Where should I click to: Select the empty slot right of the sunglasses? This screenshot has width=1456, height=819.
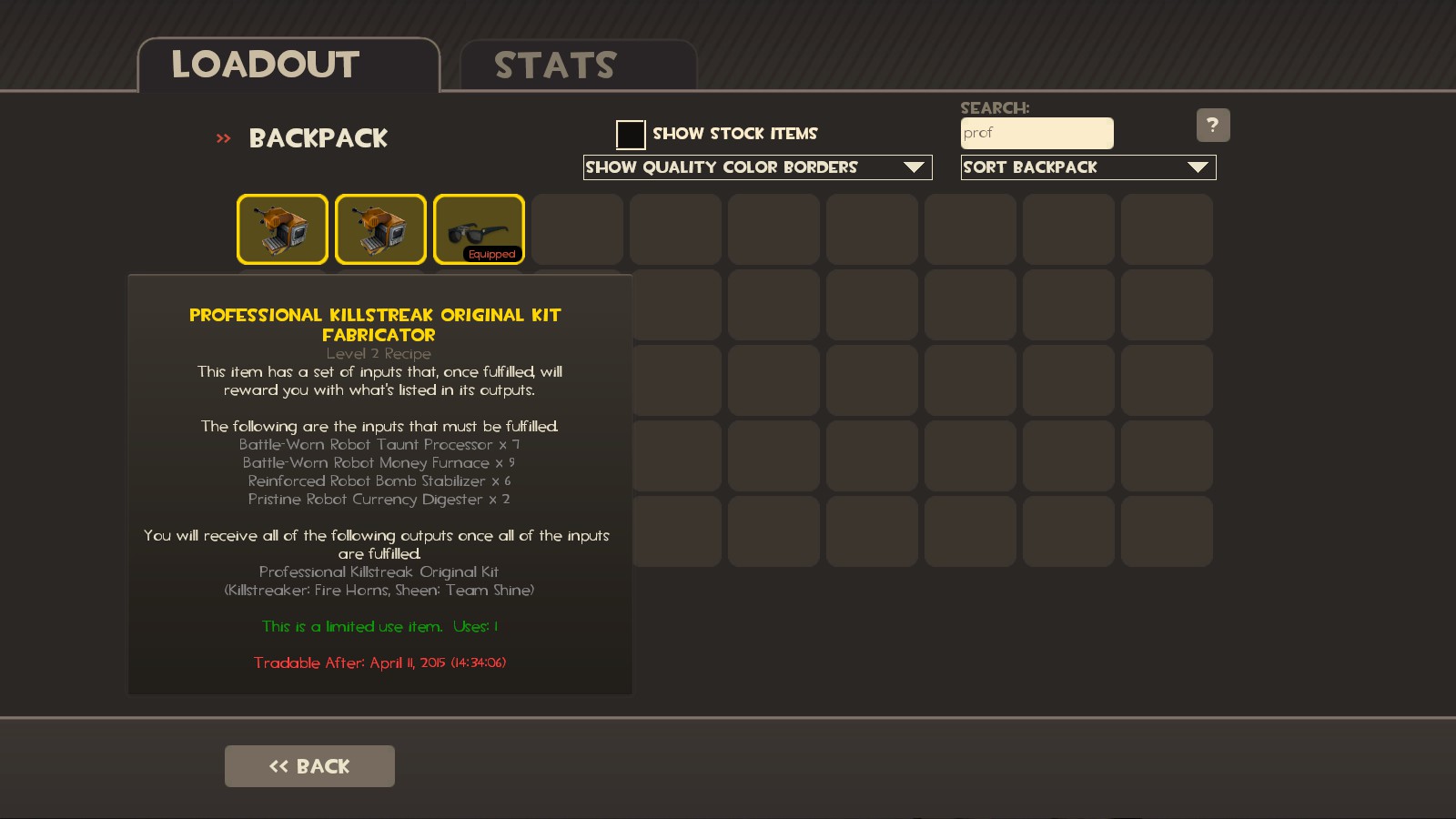[577, 228]
